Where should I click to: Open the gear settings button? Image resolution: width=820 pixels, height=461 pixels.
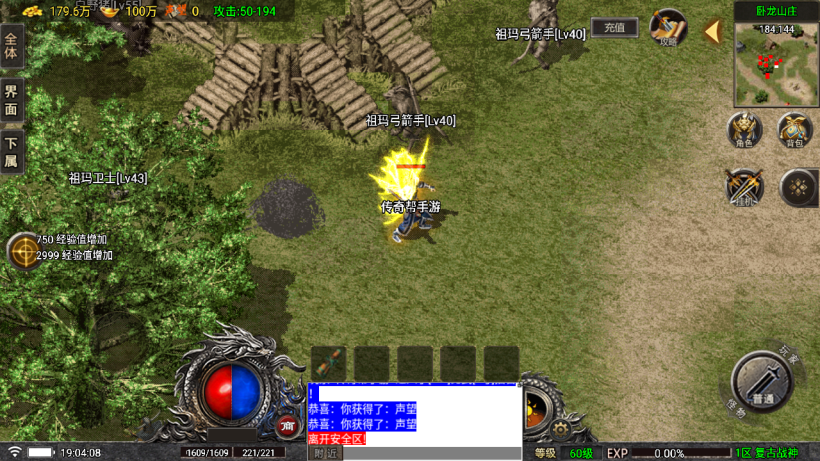click(561, 427)
